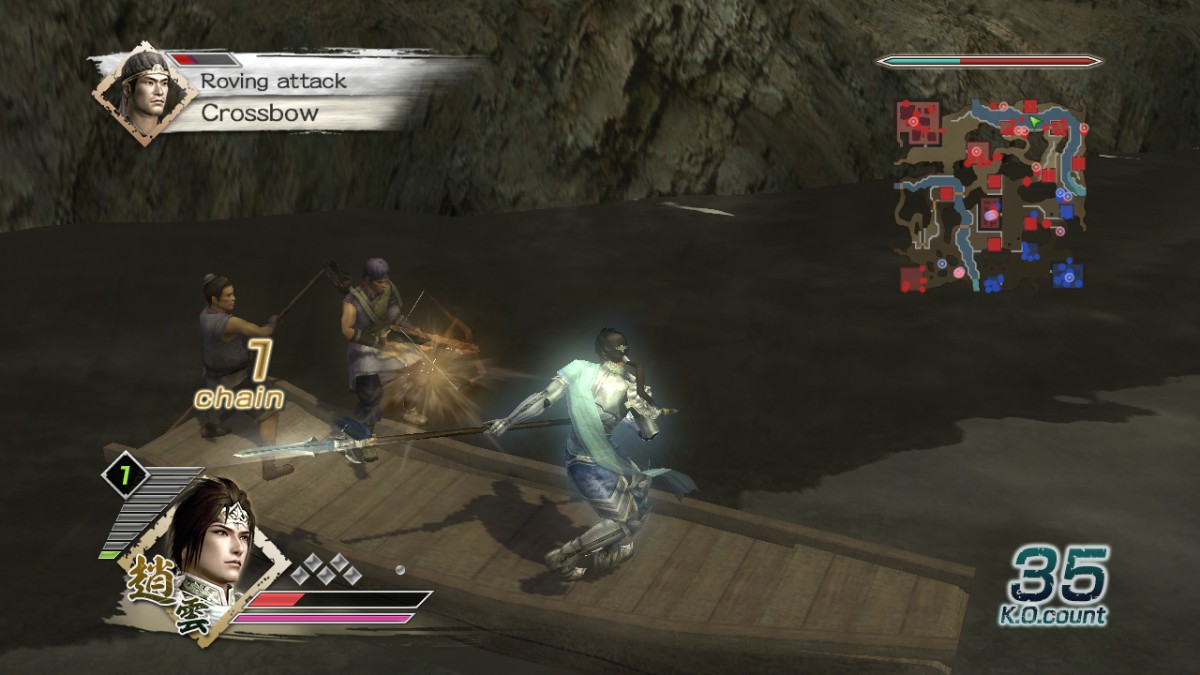Click the battlefield minimap
This screenshot has height=675, width=1200.
[x=990, y=195]
